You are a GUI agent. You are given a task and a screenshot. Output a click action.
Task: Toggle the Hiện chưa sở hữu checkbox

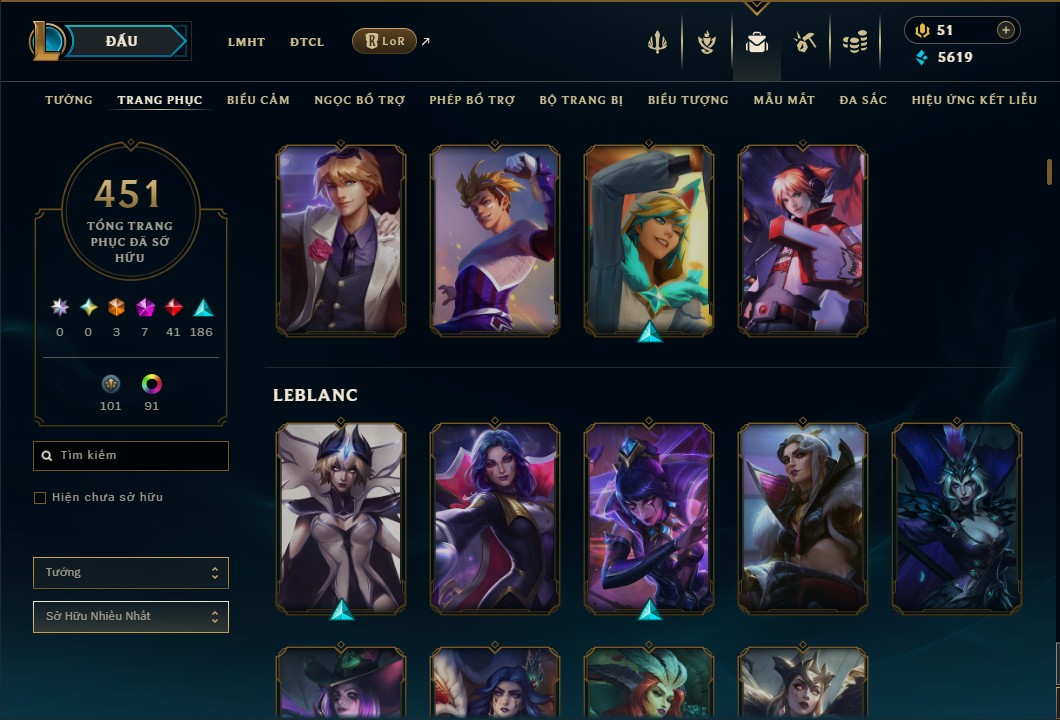40,498
